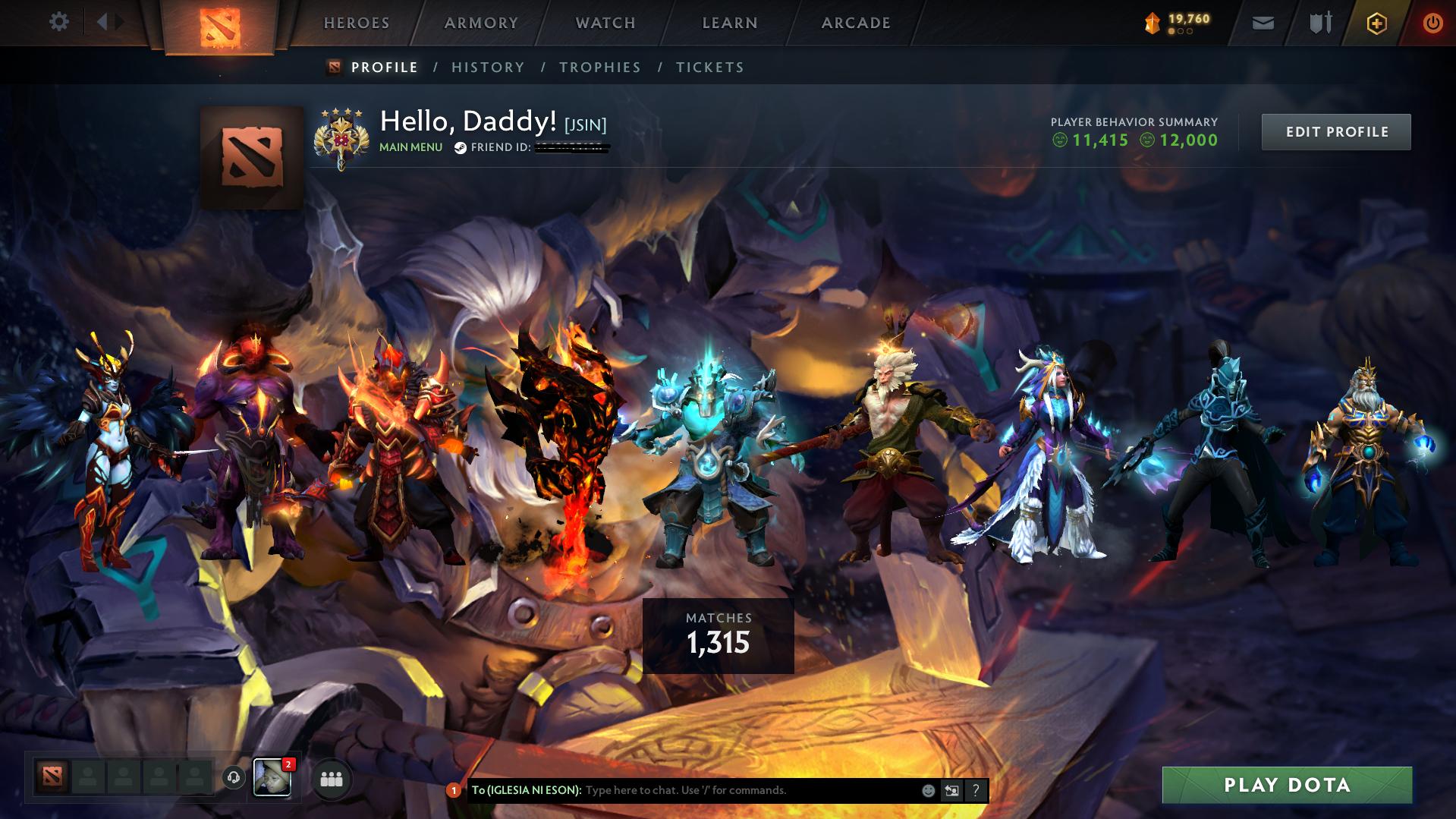Switch to the HISTORY tab
1456x819 pixels.
point(487,67)
